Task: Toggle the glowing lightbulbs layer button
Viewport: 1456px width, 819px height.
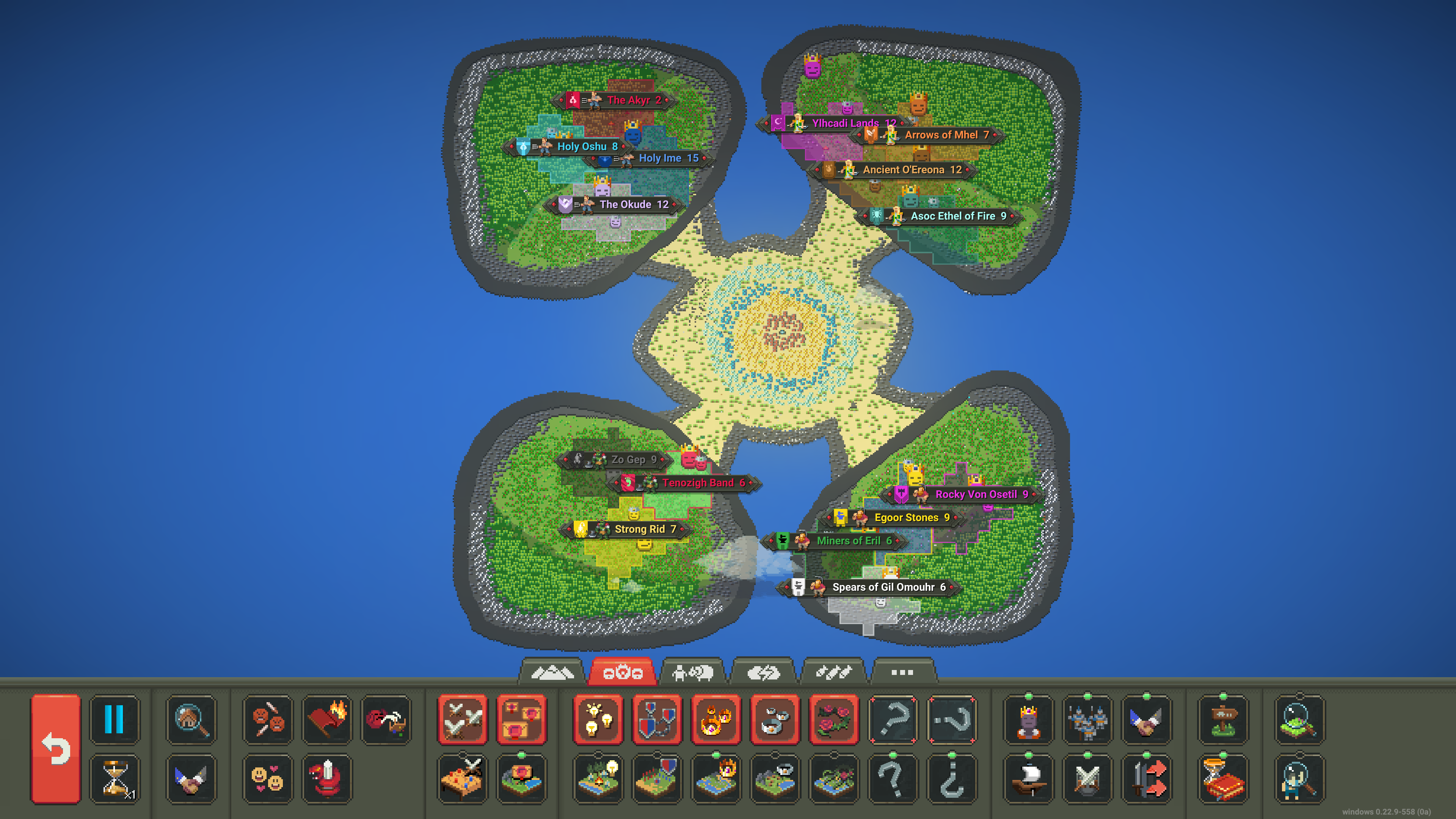Action: coord(598,720)
